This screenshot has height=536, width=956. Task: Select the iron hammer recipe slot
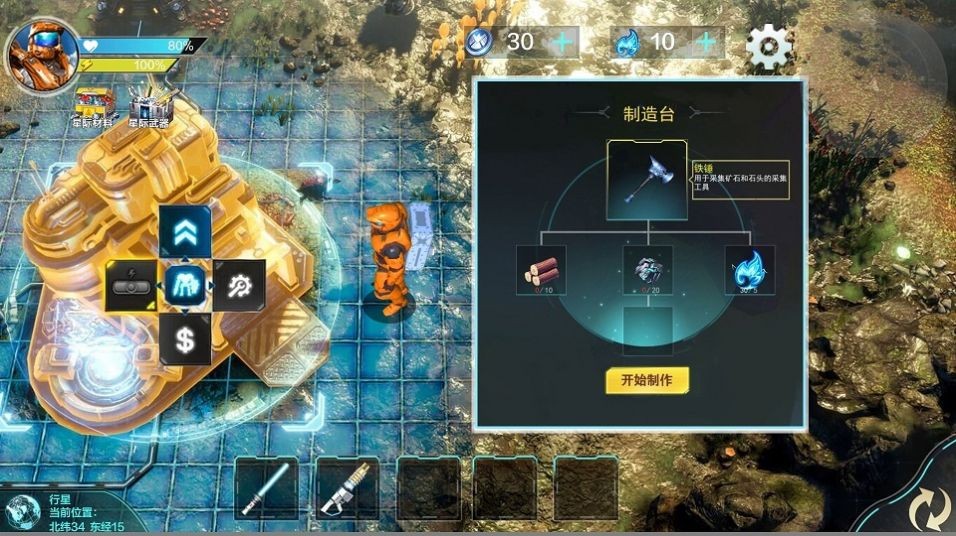point(647,179)
